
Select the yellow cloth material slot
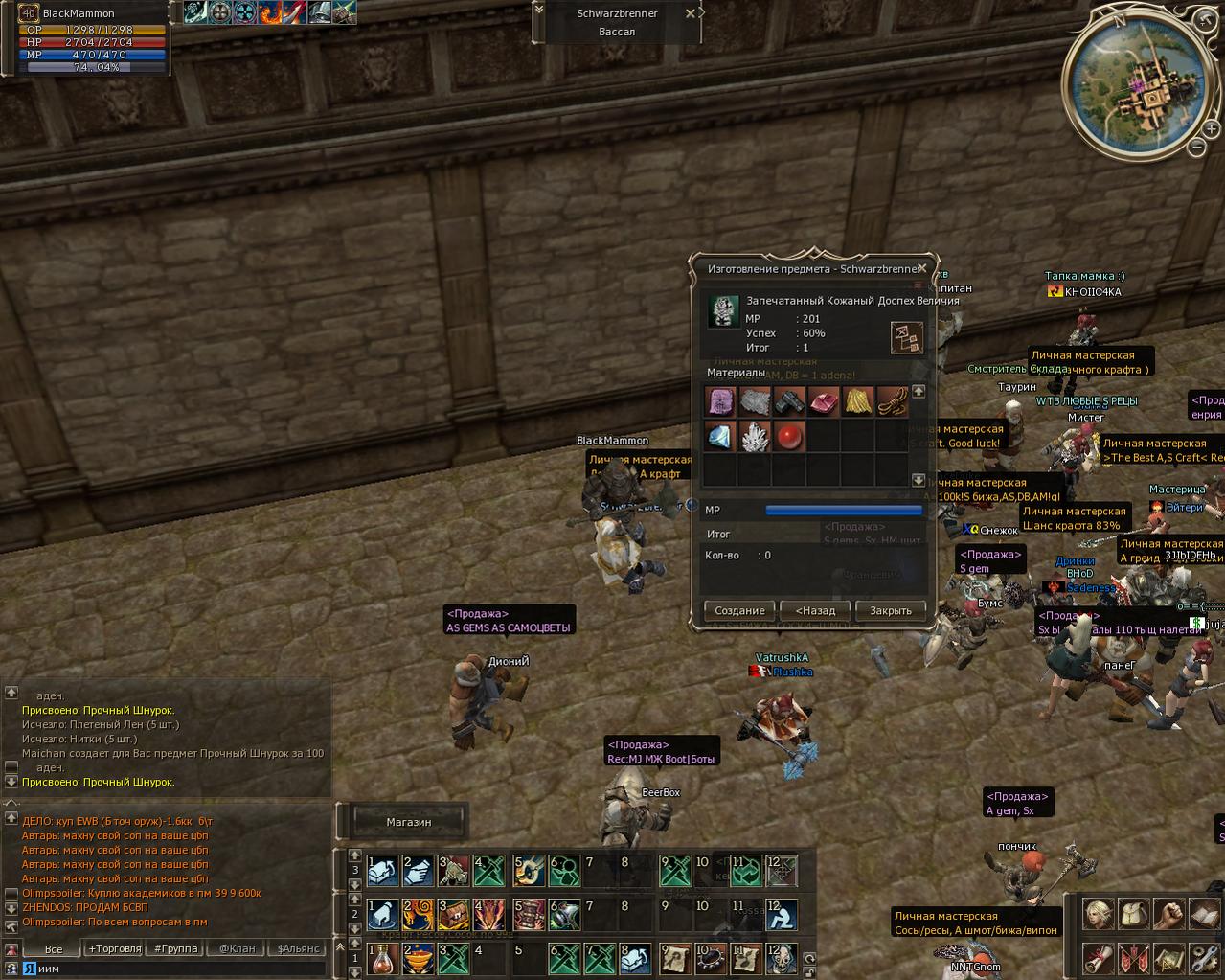[857, 401]
